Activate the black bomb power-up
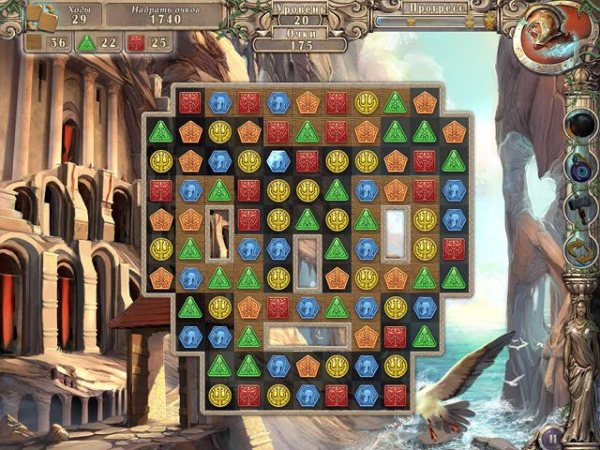600x450 pixels. coord(581,125)
